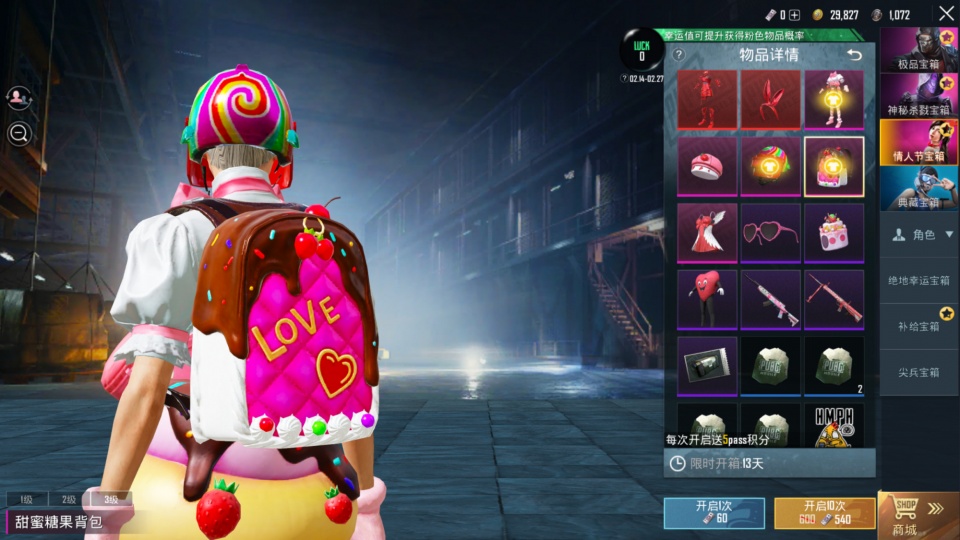Viewport: 960px width, 540px height.
Task: Go back using the return arrow
Action: 853,55
